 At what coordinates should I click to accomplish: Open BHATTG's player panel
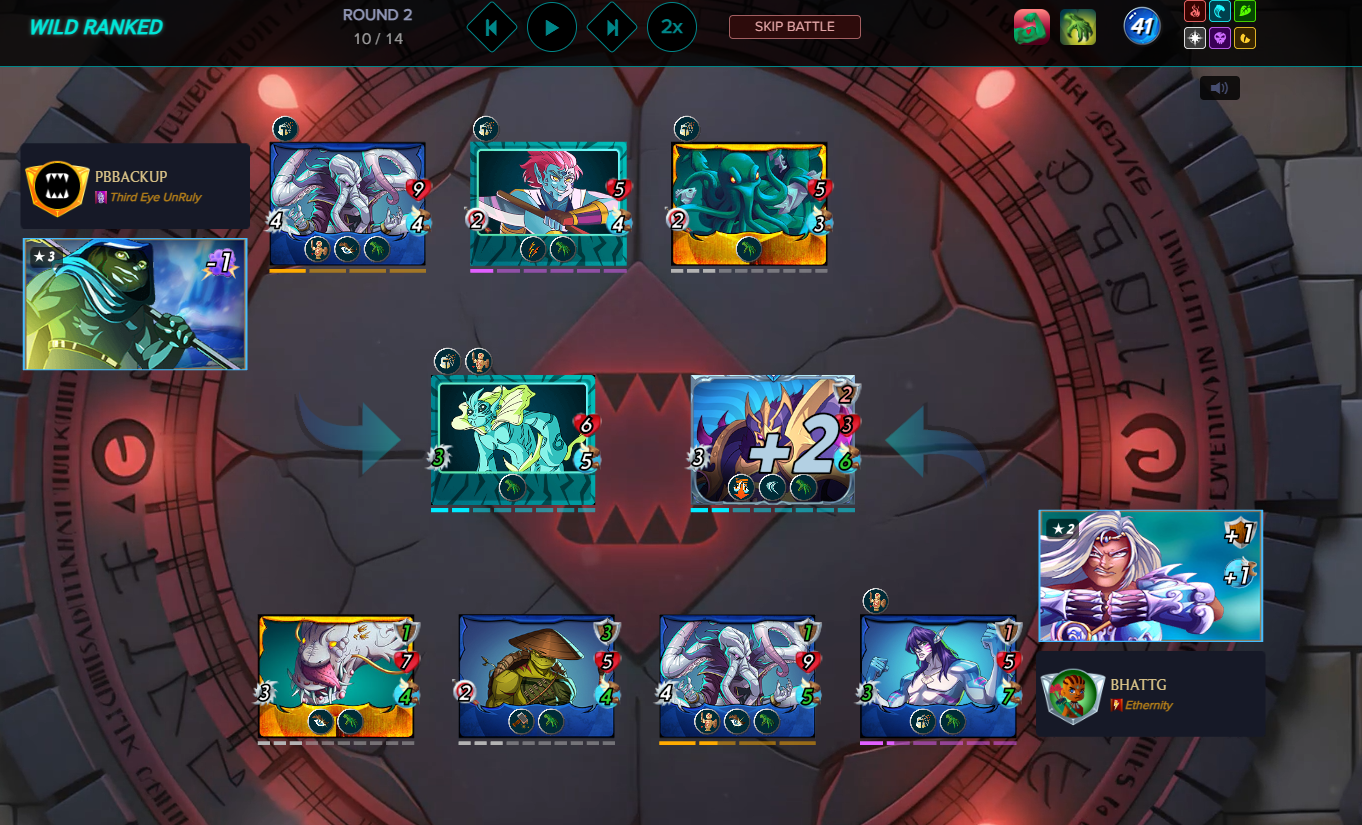[1150, 694]
